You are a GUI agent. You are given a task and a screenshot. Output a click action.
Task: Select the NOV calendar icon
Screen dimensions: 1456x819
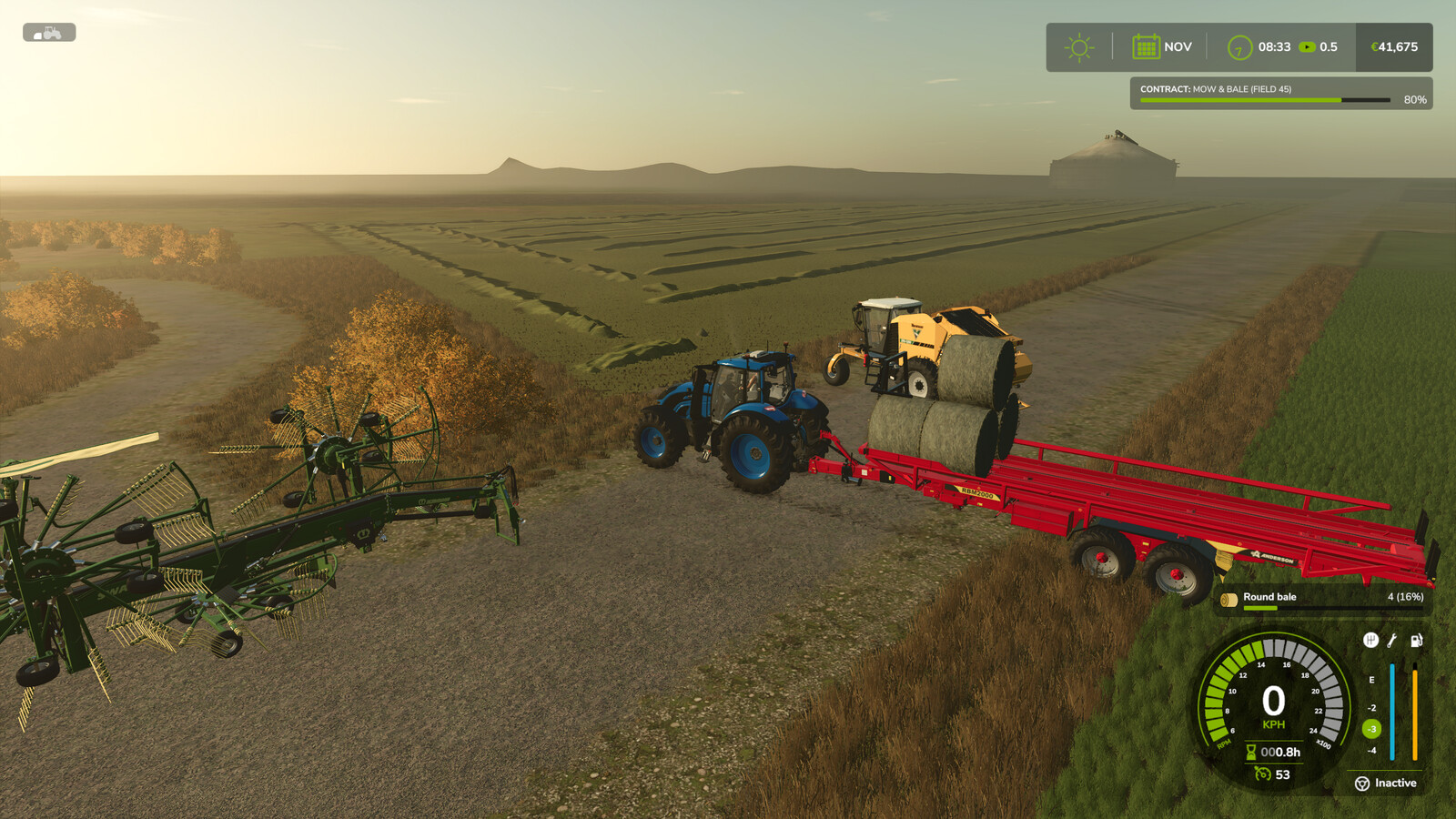click(x=1146, y=46)
